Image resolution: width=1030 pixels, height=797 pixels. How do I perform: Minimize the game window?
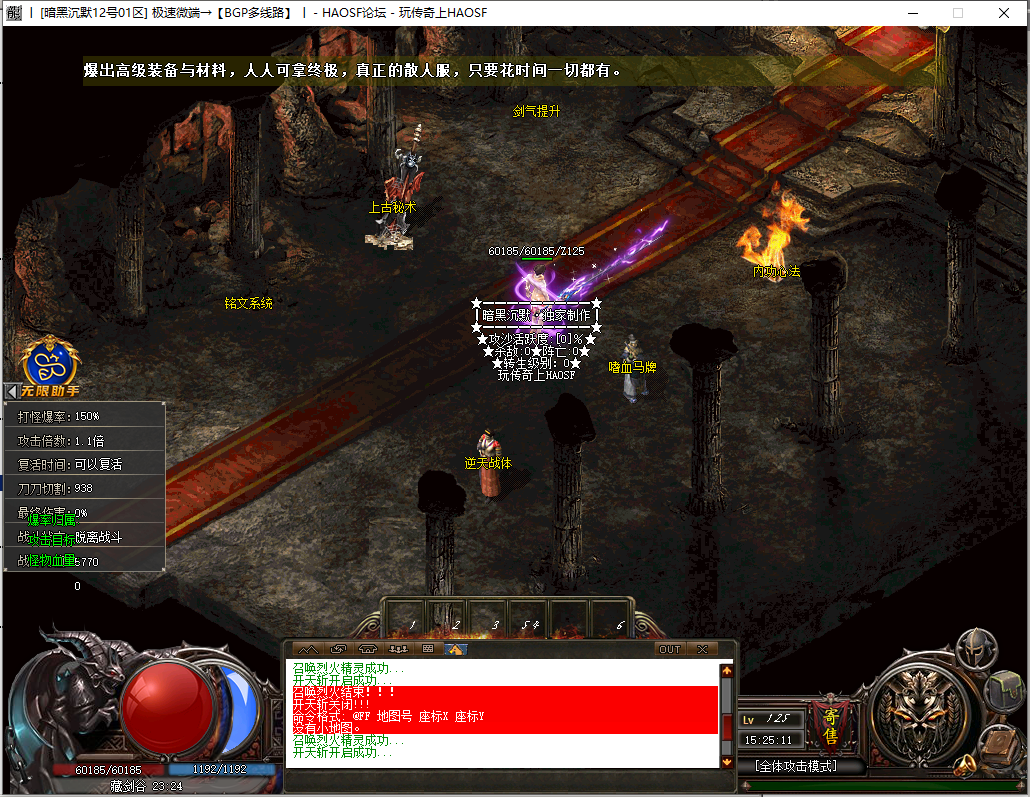click(x=911, y=13)
